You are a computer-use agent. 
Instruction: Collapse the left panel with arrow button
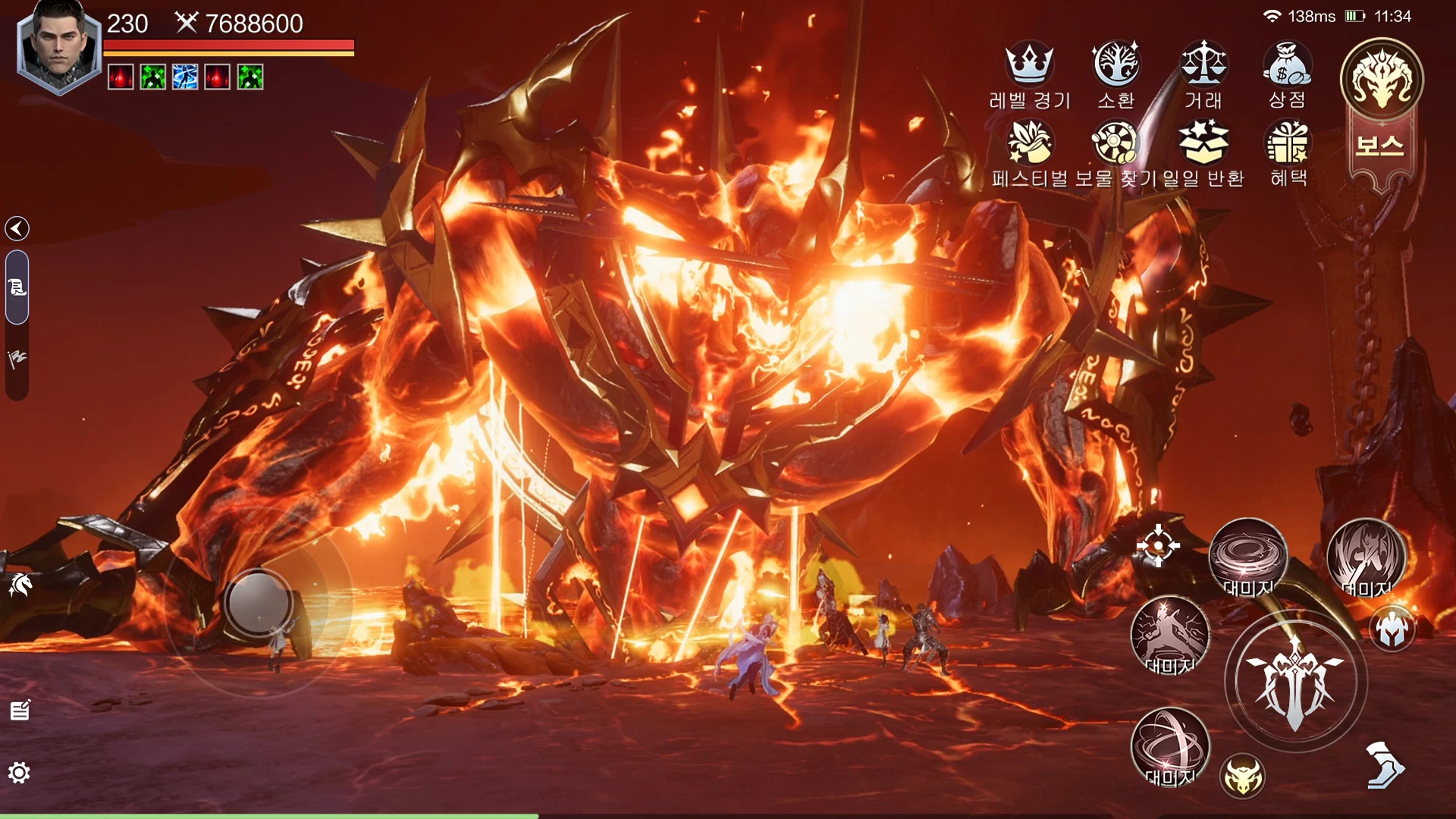click(17, 228)
